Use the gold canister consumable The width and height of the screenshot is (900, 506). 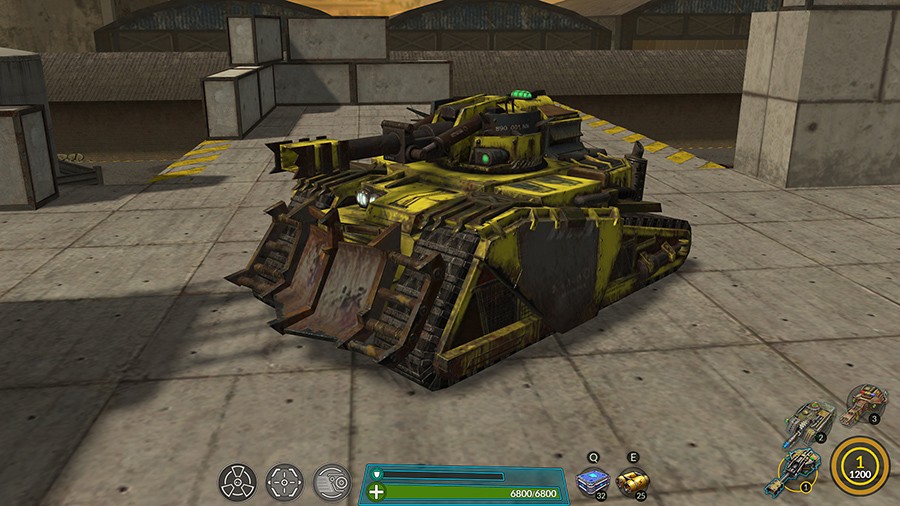pos(633,481)
